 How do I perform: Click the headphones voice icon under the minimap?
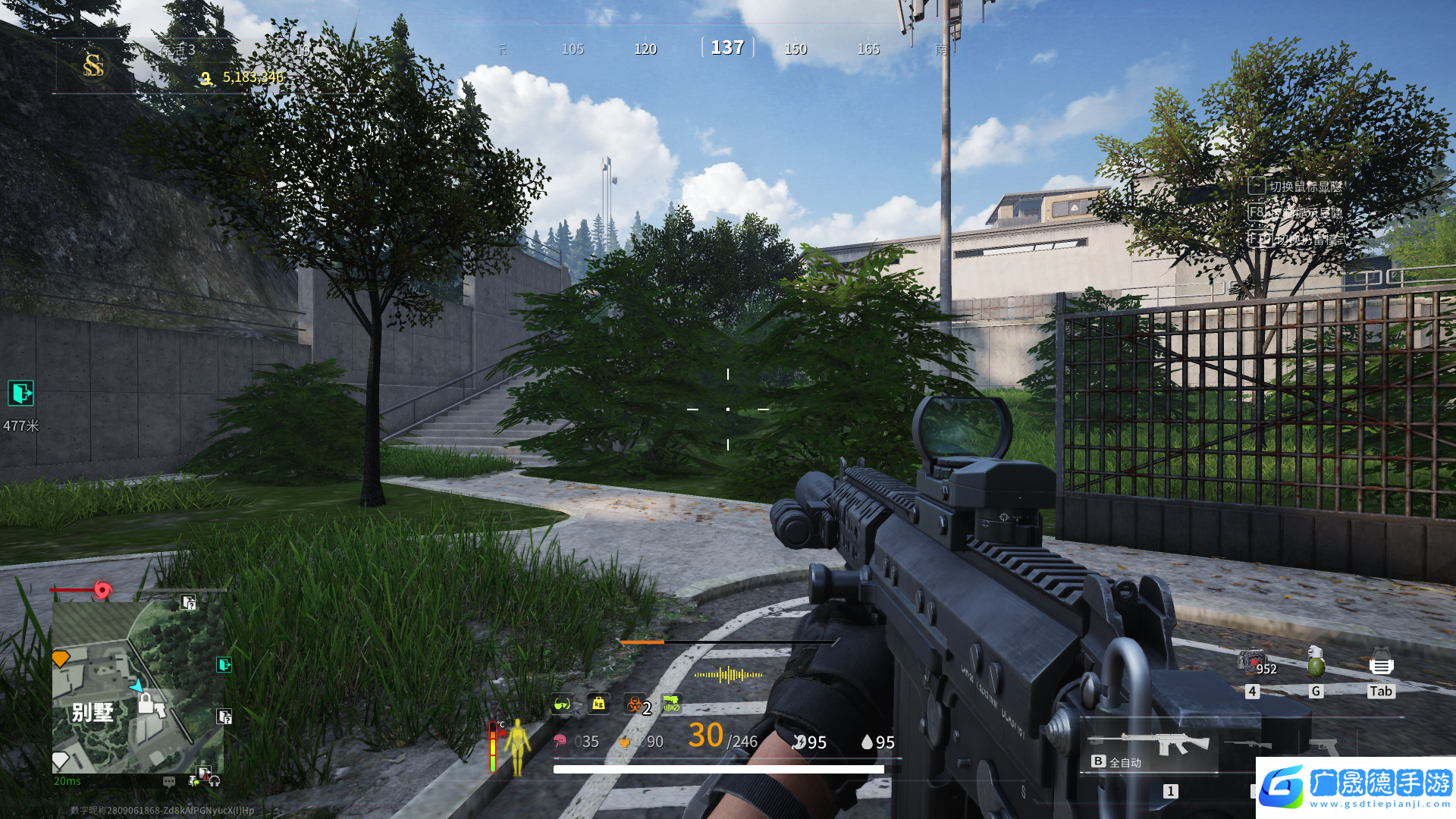click(x=215, y=781)
